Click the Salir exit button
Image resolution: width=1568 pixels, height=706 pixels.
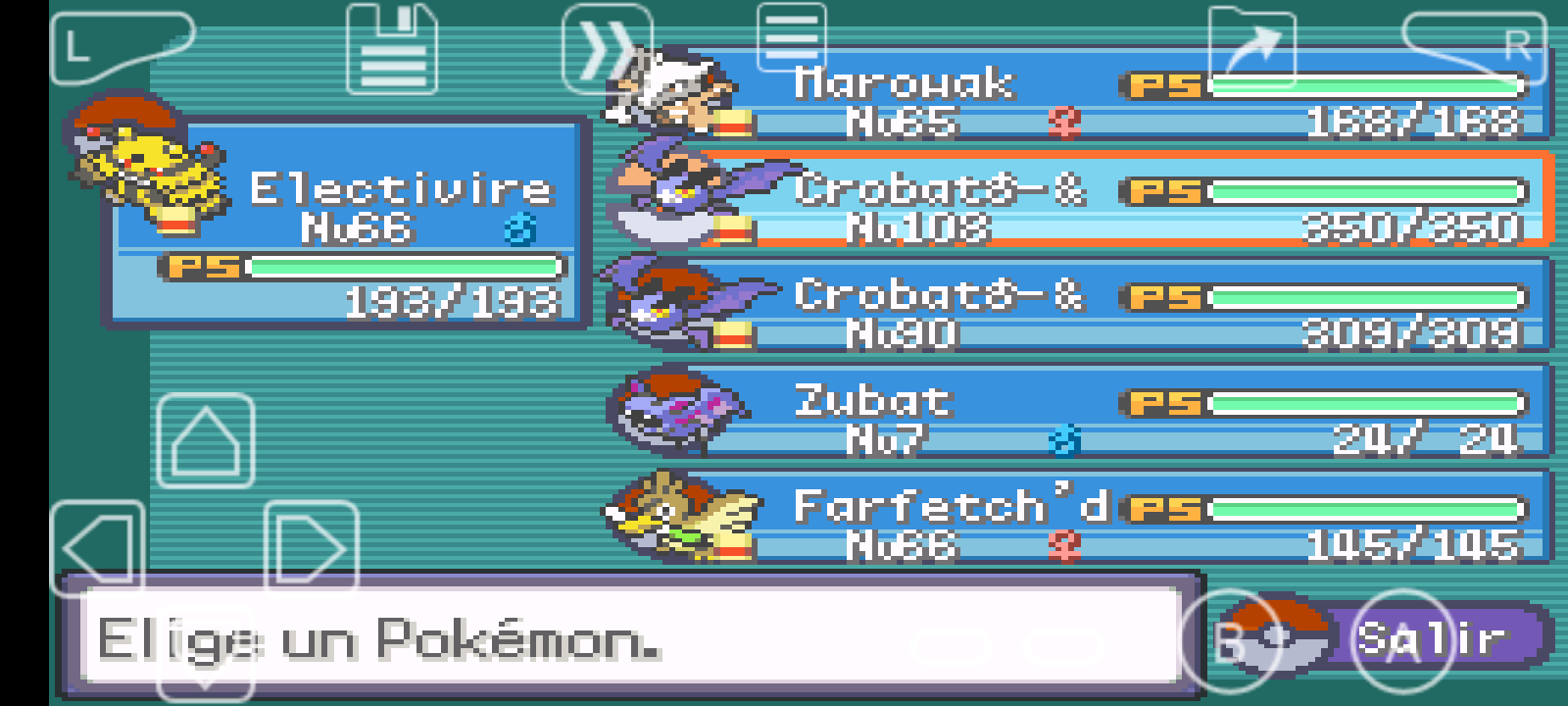pos(1431,639)
